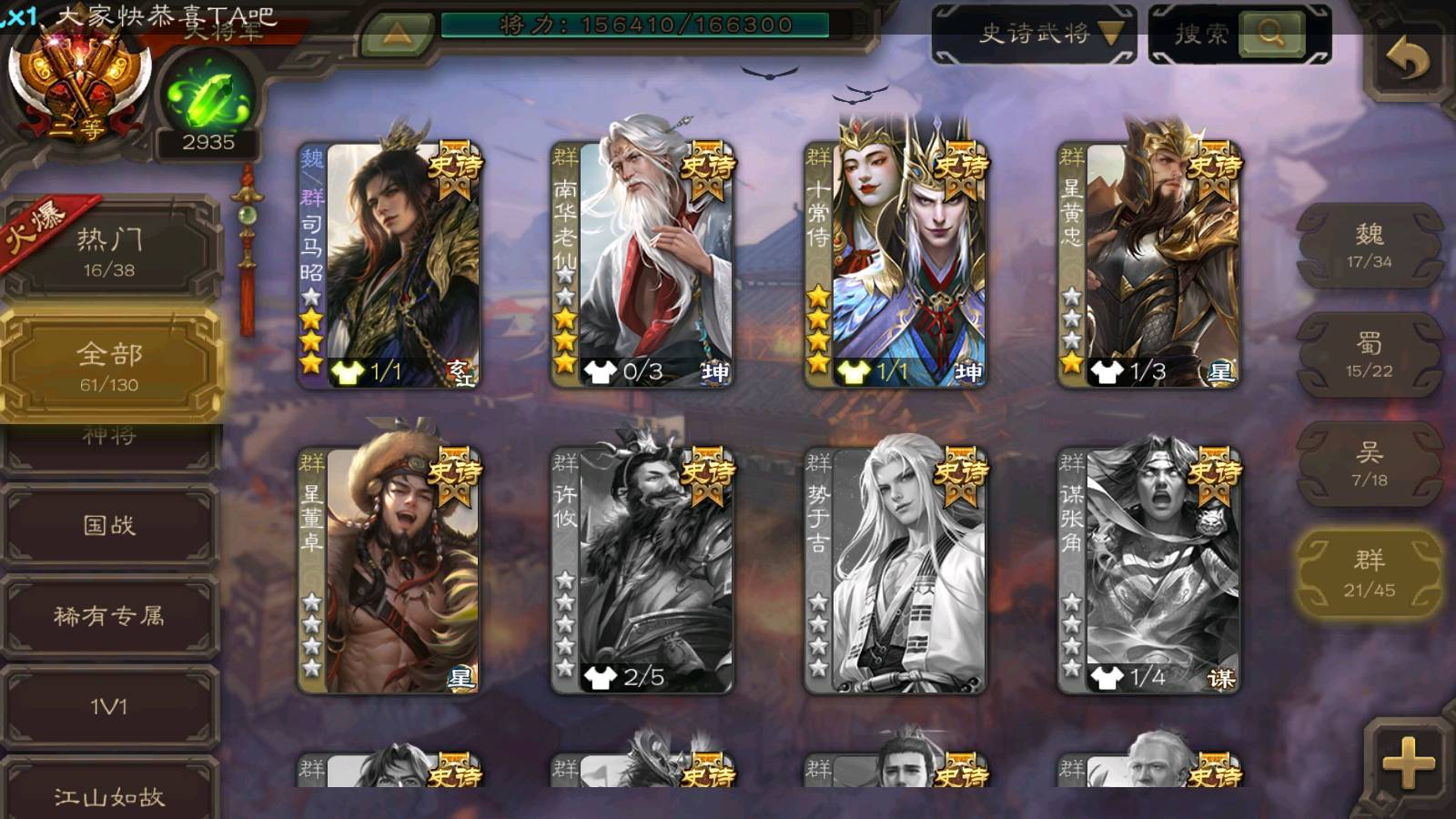Open the 谋张角 hero card
The image size is (1456, 819).
tap(1149, 569)
